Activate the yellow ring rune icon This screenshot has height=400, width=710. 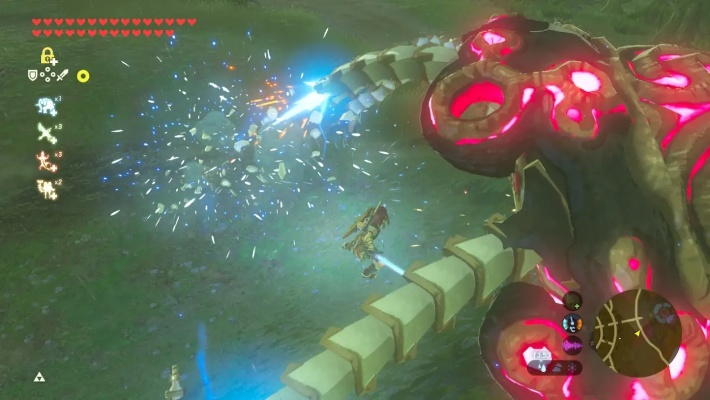pyautogui.click(x=83, y=76)
